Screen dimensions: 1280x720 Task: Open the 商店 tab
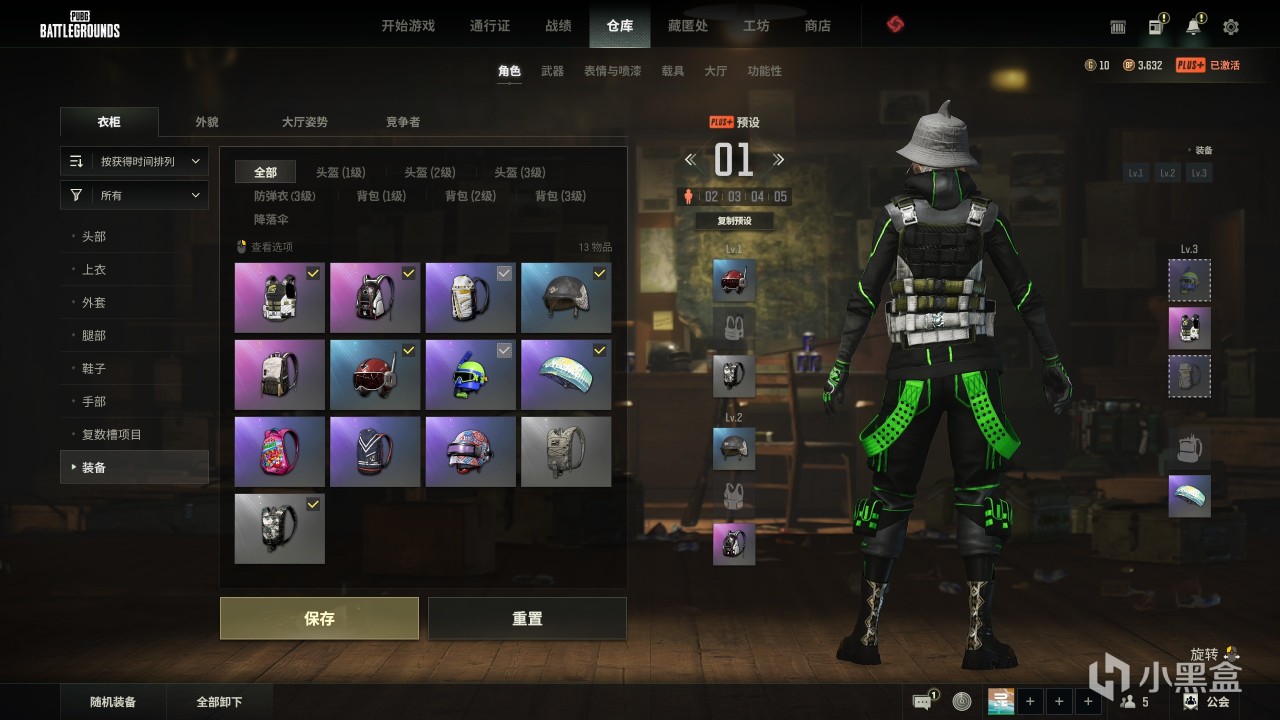tap(818, 26)
